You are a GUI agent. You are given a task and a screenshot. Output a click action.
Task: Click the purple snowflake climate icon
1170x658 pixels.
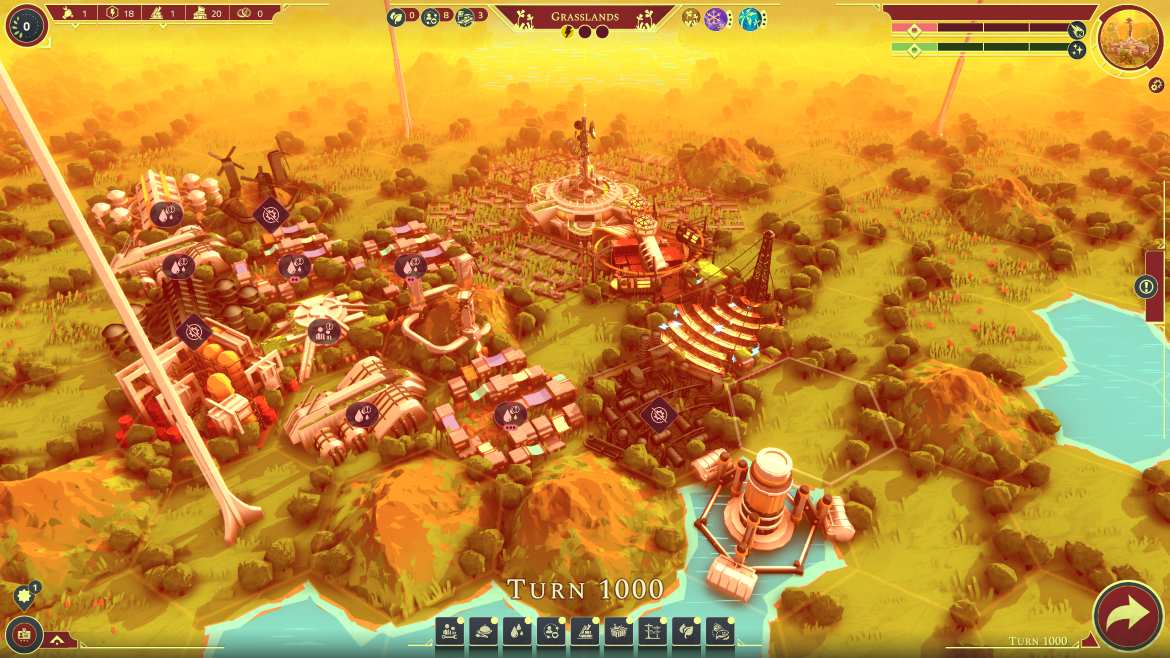coord(716,18)
